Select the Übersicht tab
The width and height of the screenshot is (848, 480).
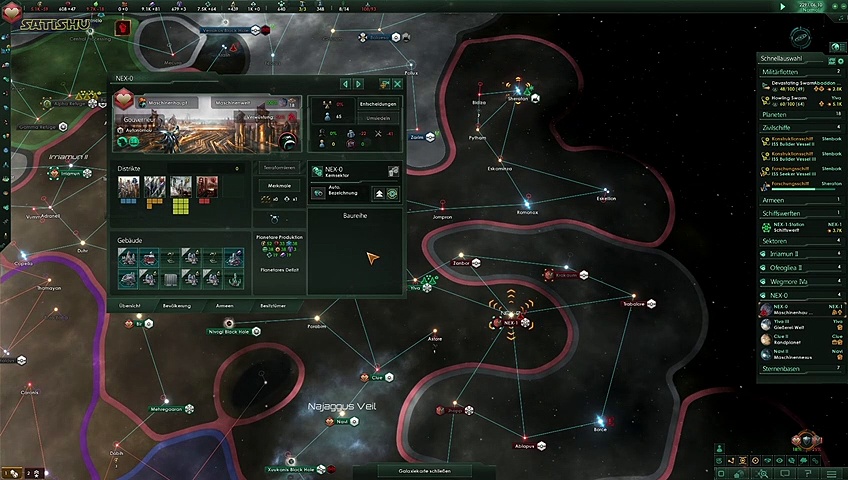pyautogui.click(x=129, y=304)
